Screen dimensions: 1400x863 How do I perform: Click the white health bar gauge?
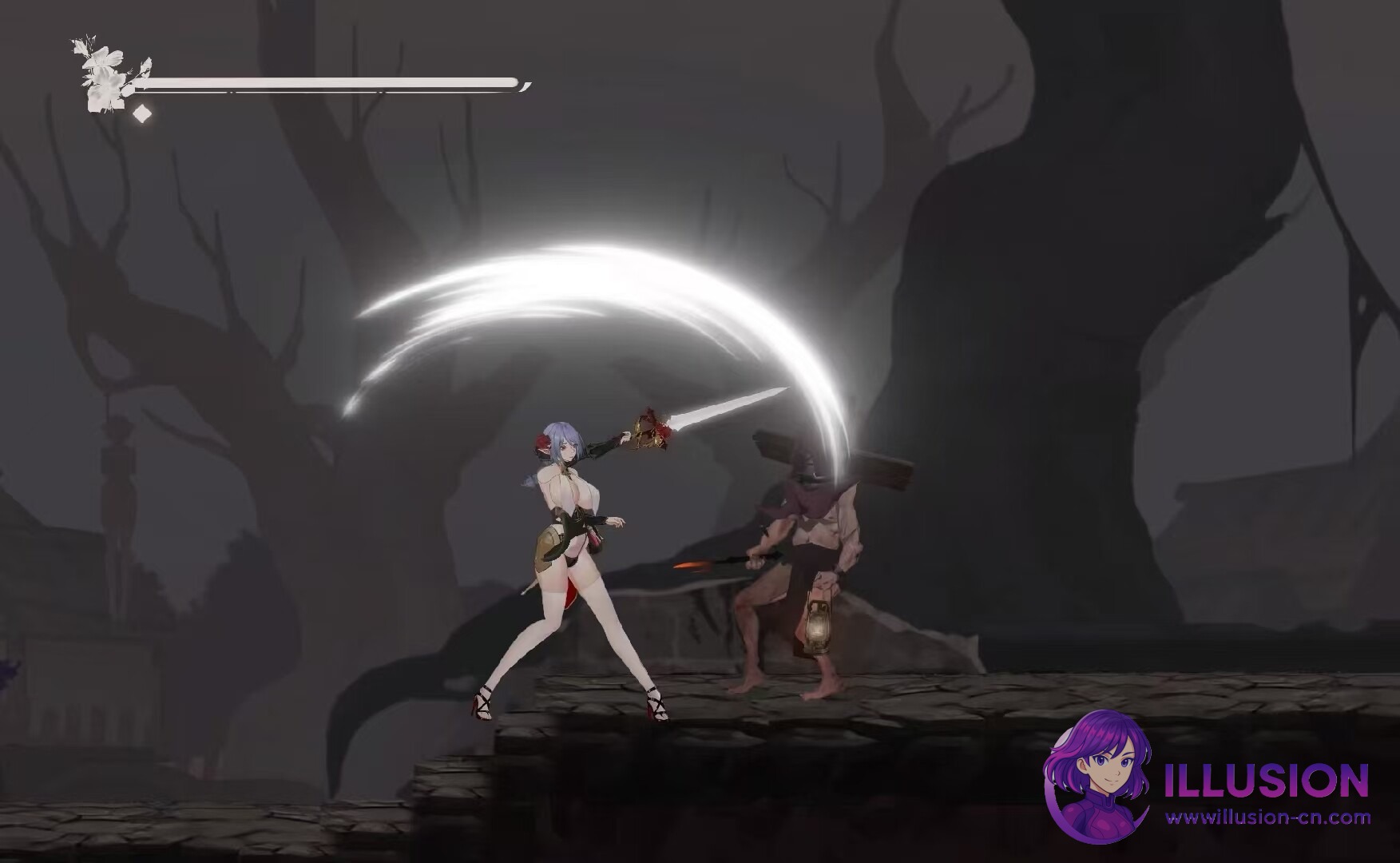(335, 81)
